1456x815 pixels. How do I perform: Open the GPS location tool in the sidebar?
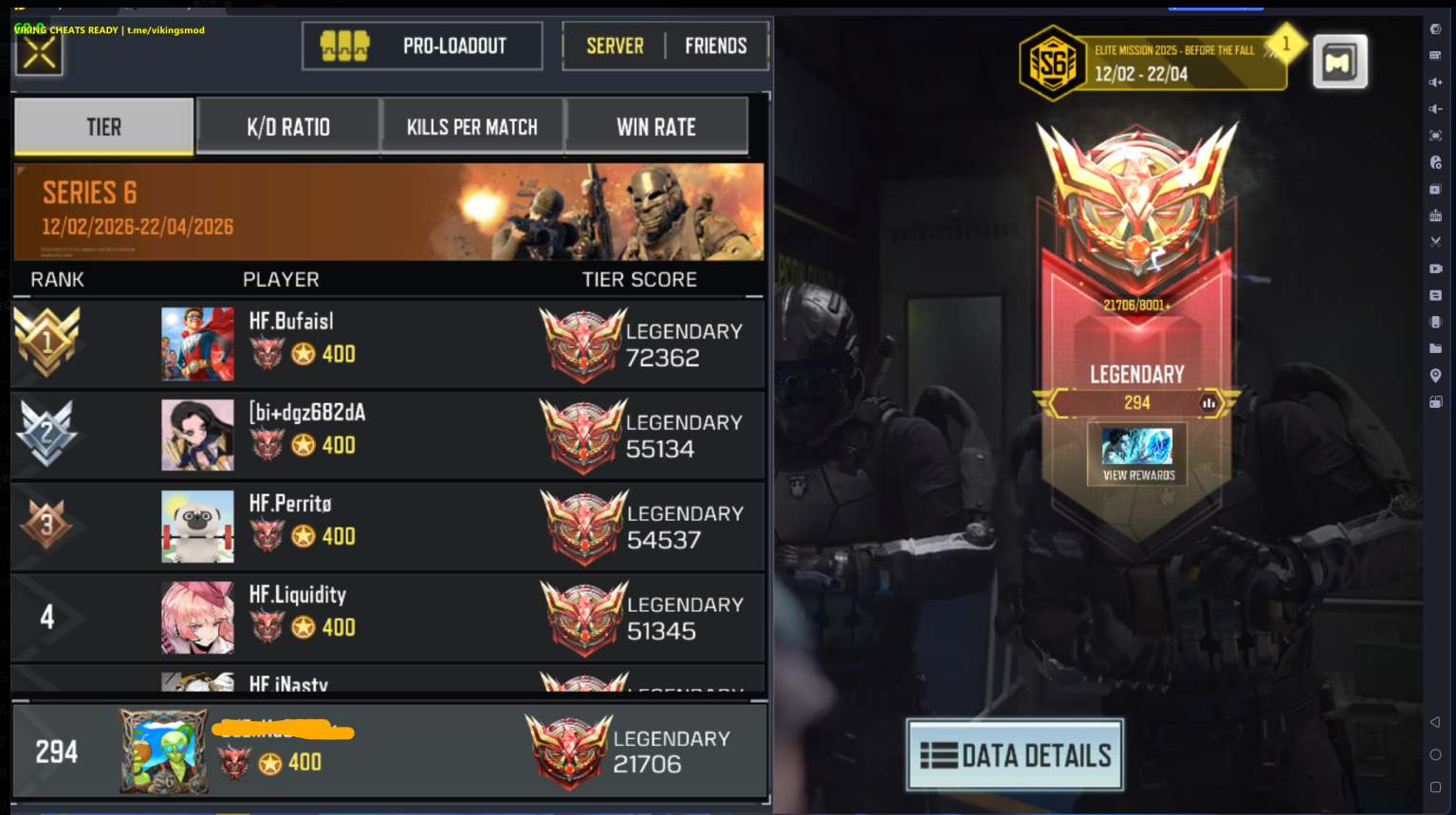click(1435, 375)
